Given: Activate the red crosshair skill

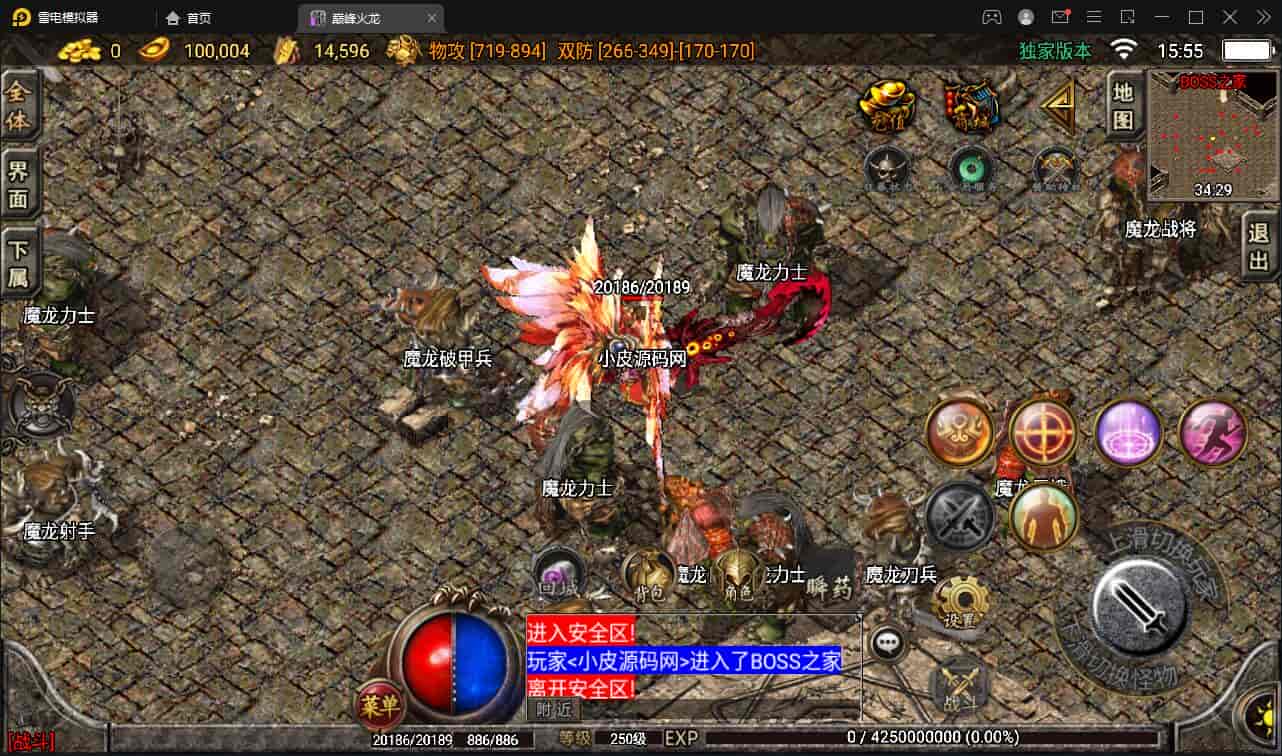Looking at the screenshot, I should point(1043,433).
